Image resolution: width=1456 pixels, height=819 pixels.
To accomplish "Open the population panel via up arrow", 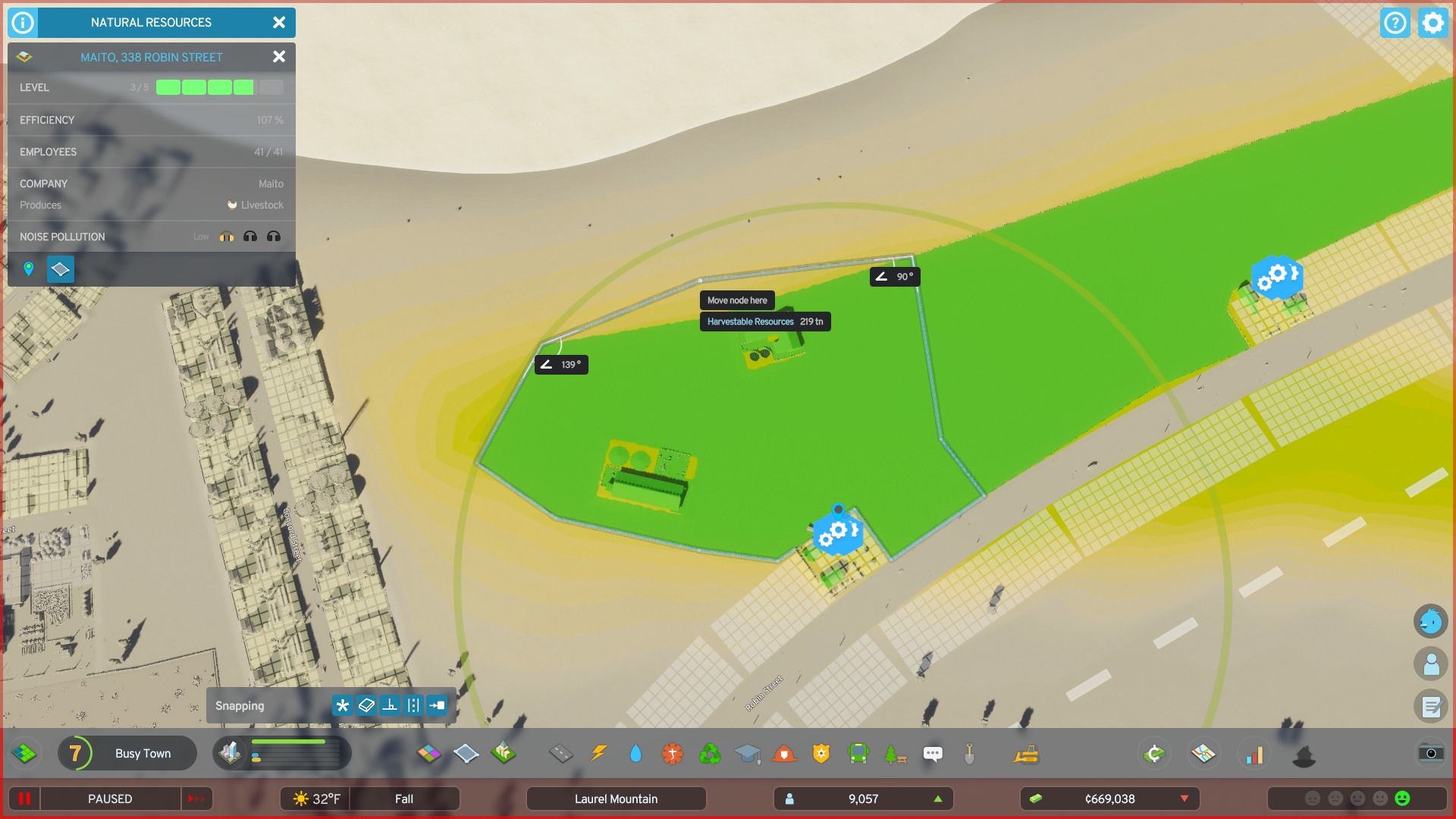I will pos(937,799).
